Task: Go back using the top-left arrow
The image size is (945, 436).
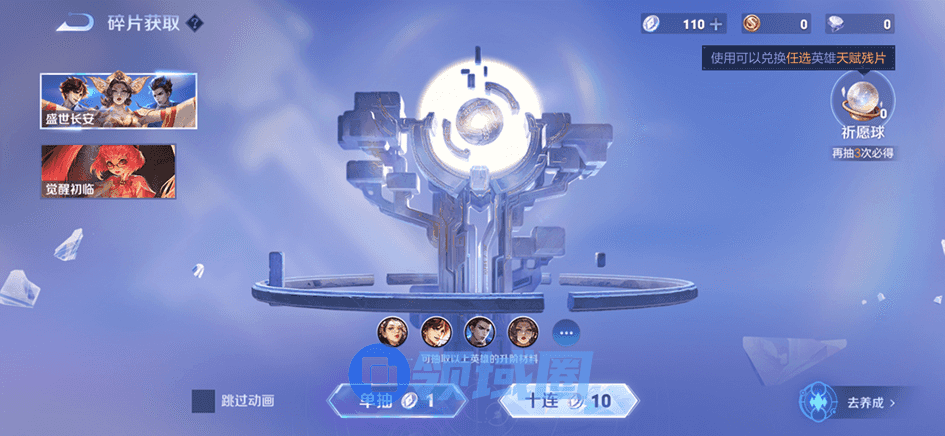Action: [74, 23]
